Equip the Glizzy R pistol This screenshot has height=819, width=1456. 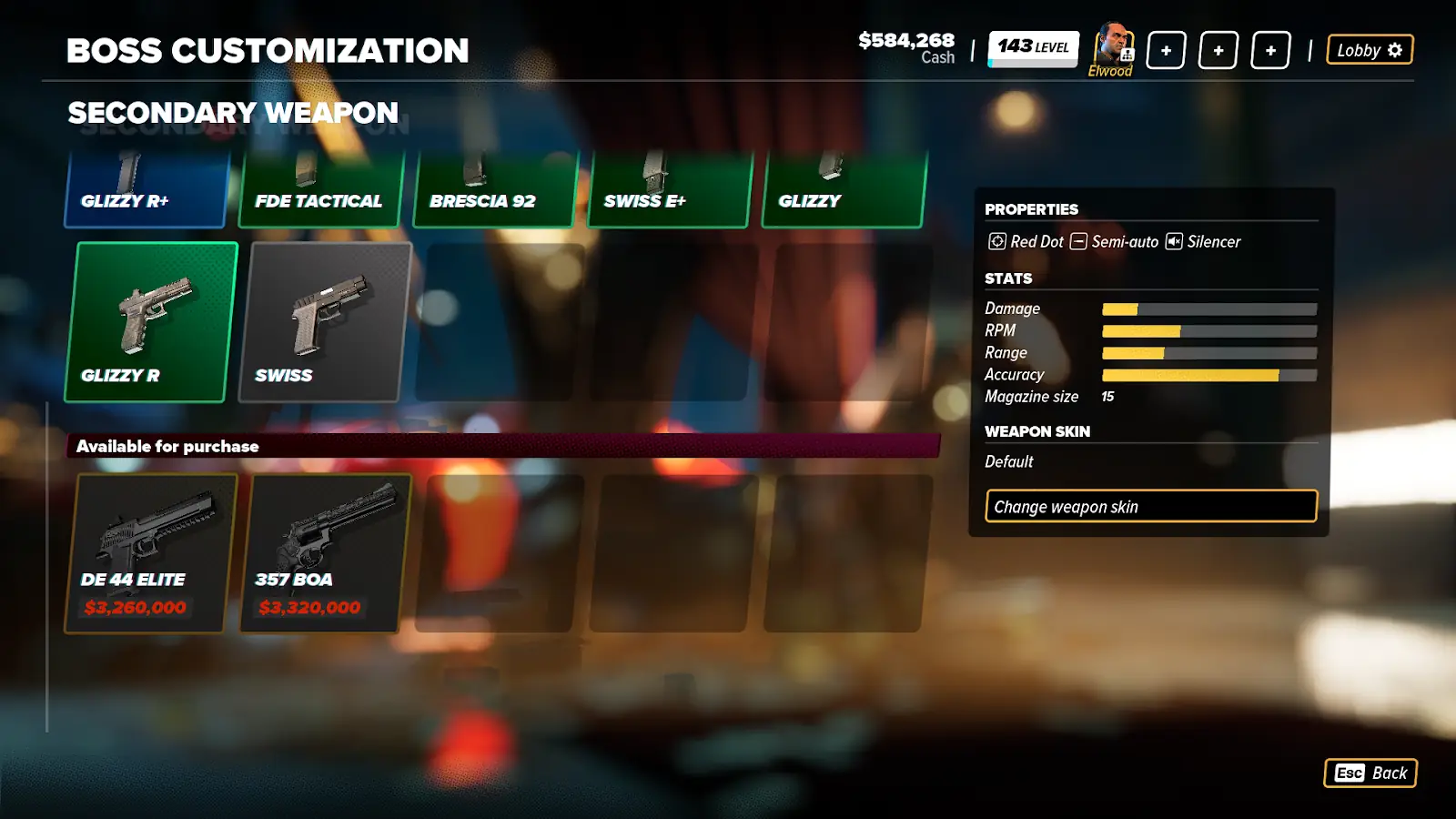coord(151,322)
